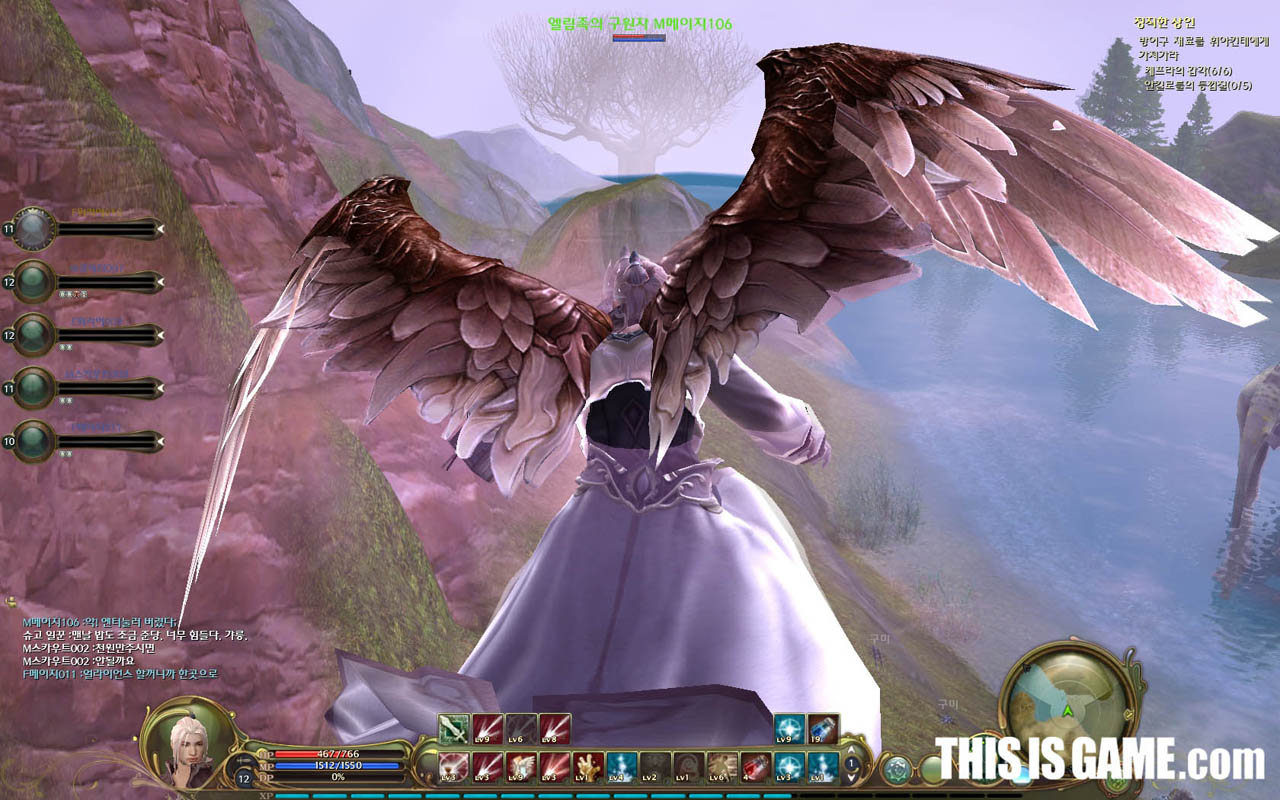This screenshot has height=800, width=1280.
Task: Select the silver-framed level 11 party member
Action: click(x=34, y=229)
